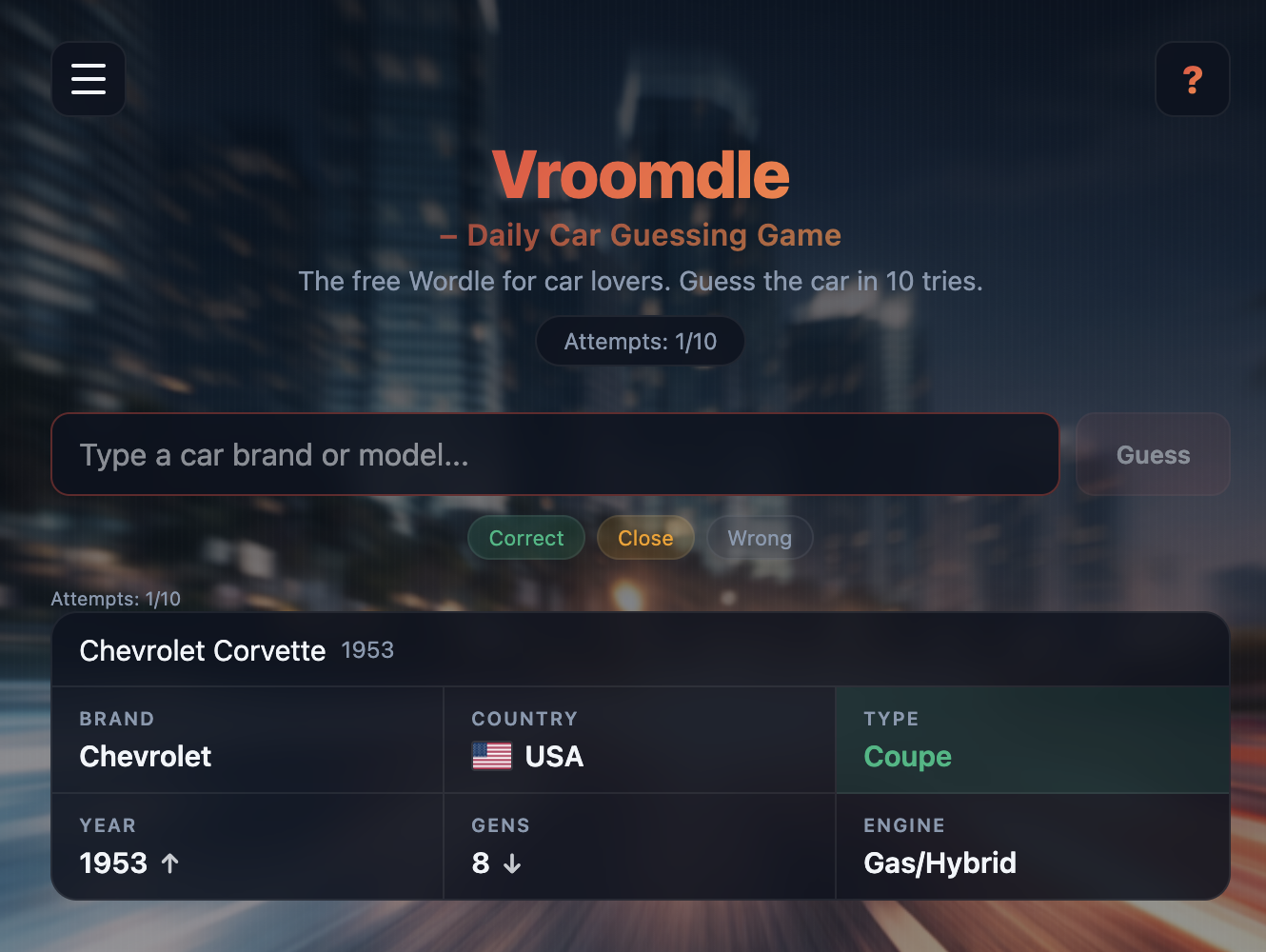Select the COUNTRY cell showing USA

(639, 740)
